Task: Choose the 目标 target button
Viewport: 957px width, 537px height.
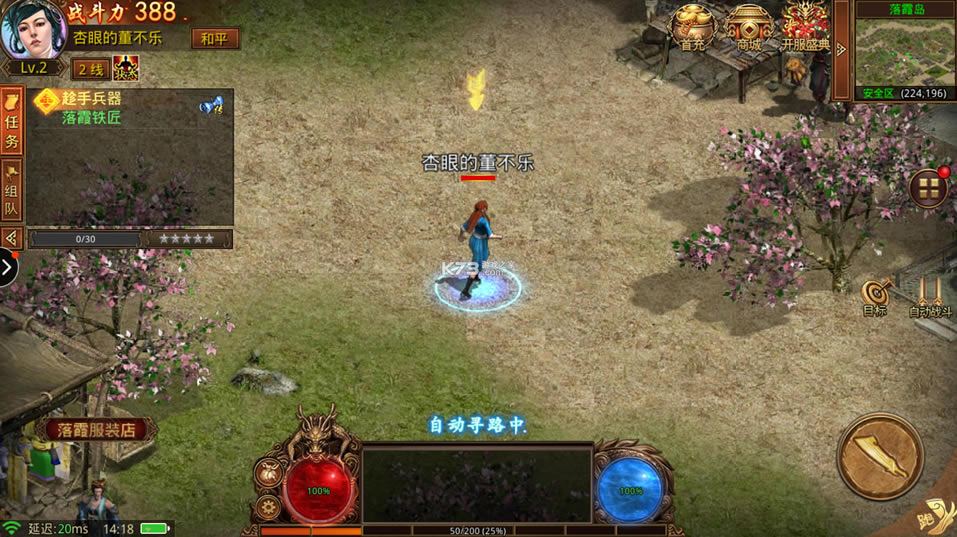Action: tap(875, 296)
